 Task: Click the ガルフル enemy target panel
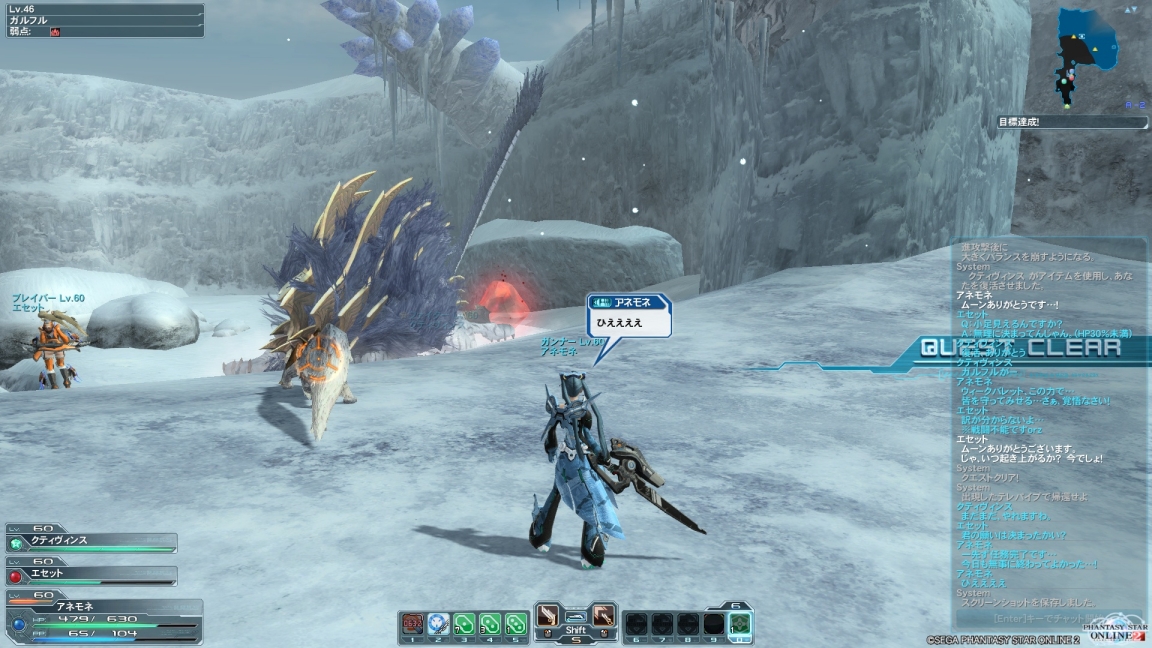point(104,20)
